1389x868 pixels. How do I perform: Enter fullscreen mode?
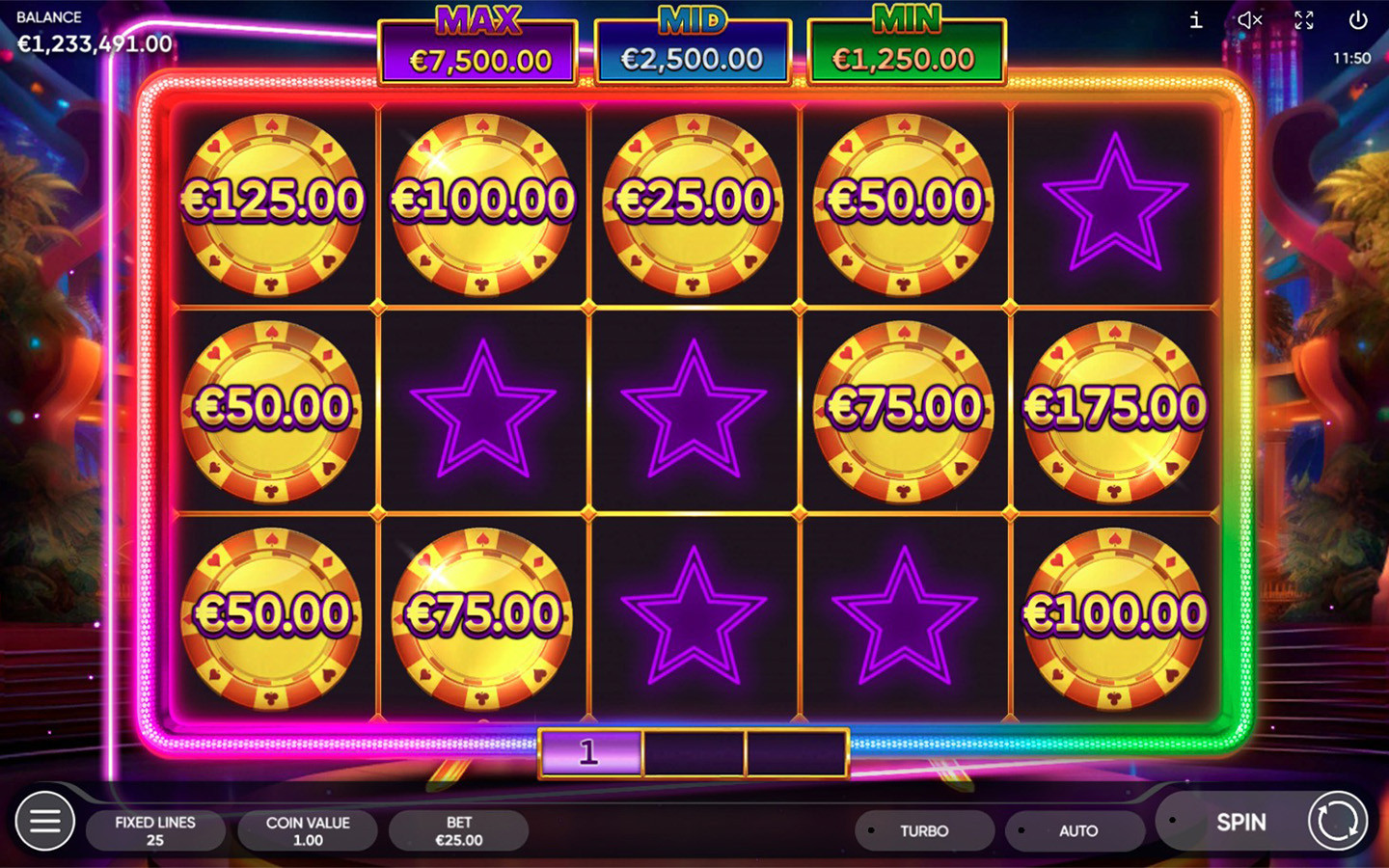coord(1304,20)
